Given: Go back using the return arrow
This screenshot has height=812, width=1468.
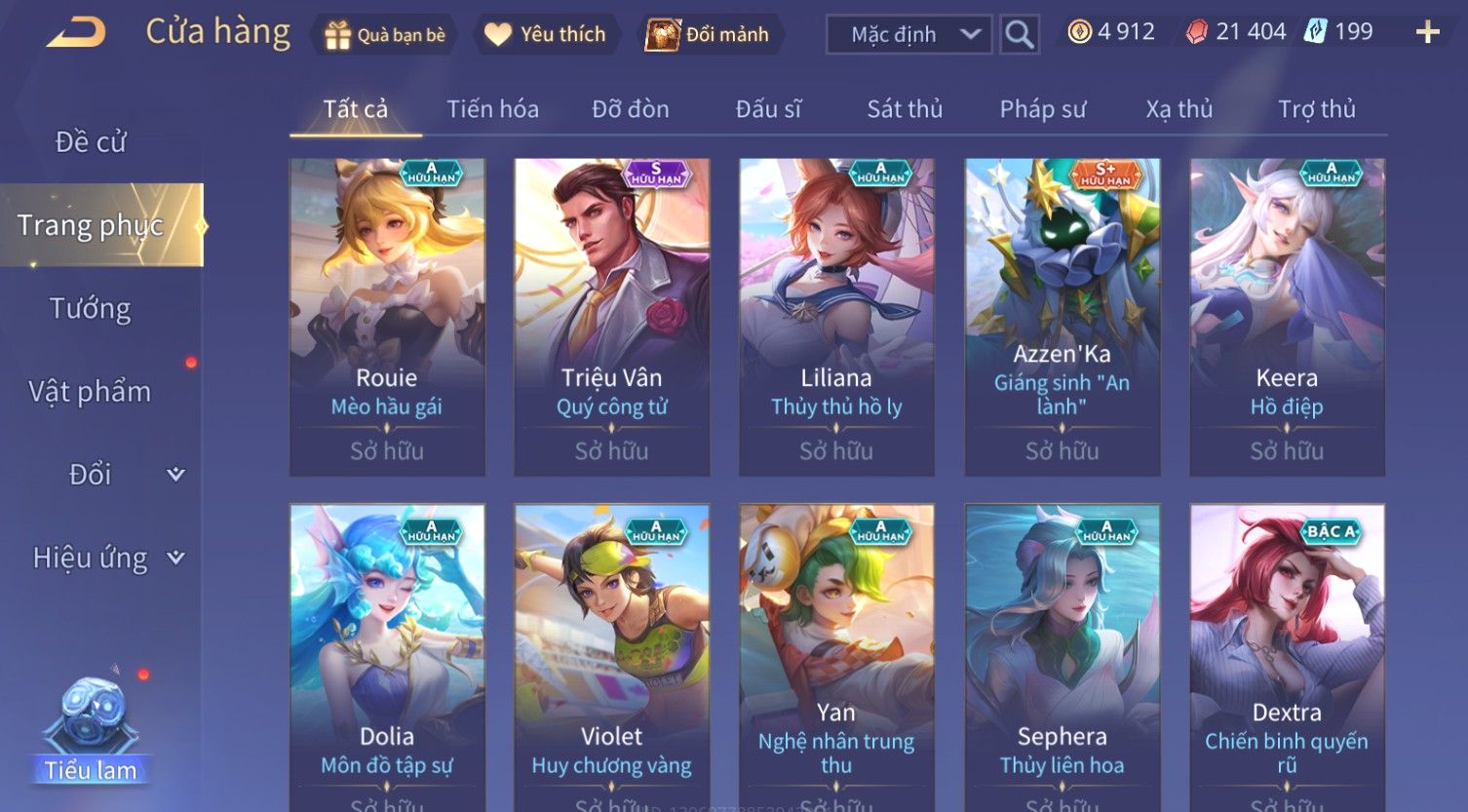Looking at the screenshot, I should coord(76,33).
